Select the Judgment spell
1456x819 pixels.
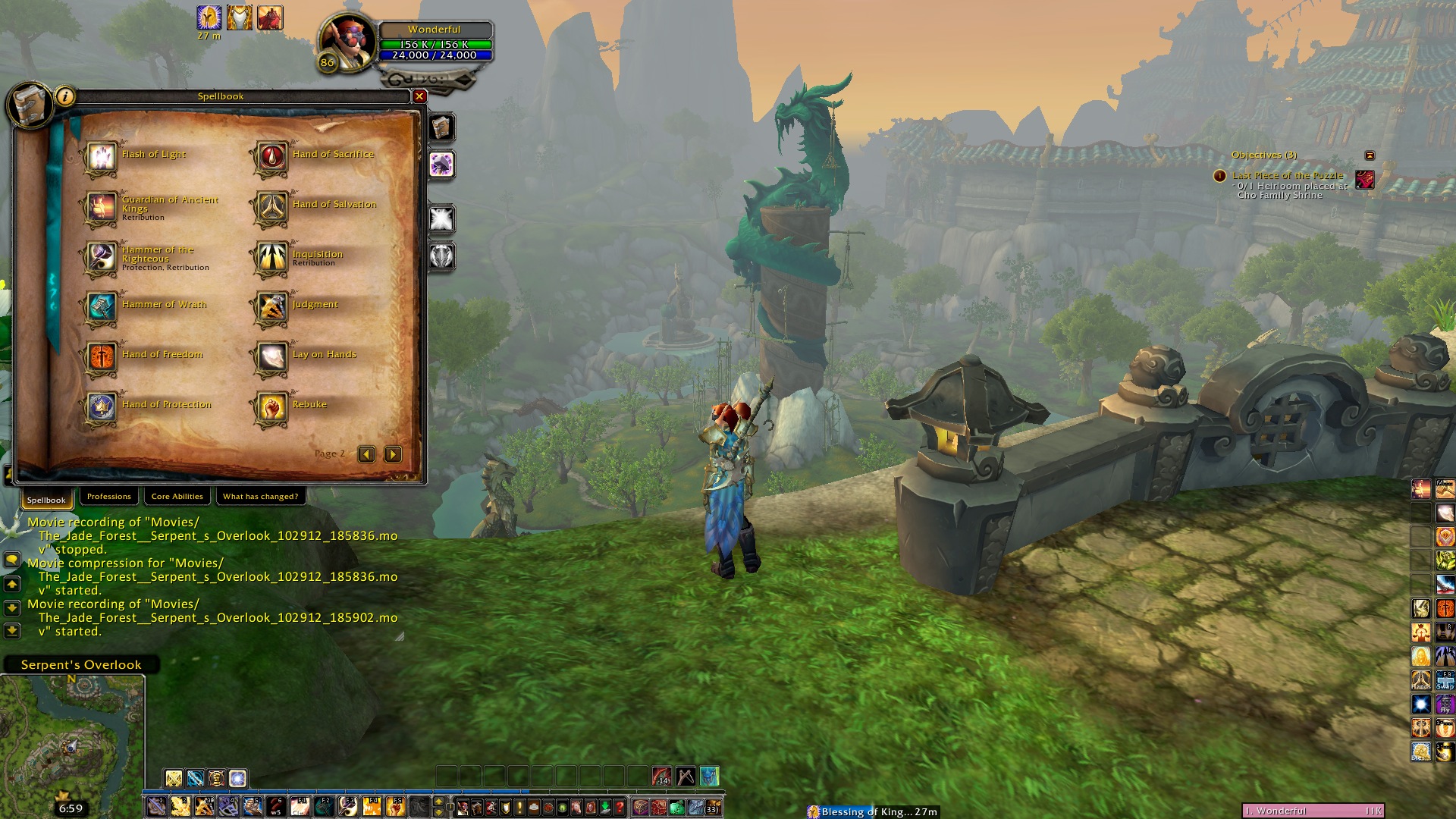[x=271, y=307]
